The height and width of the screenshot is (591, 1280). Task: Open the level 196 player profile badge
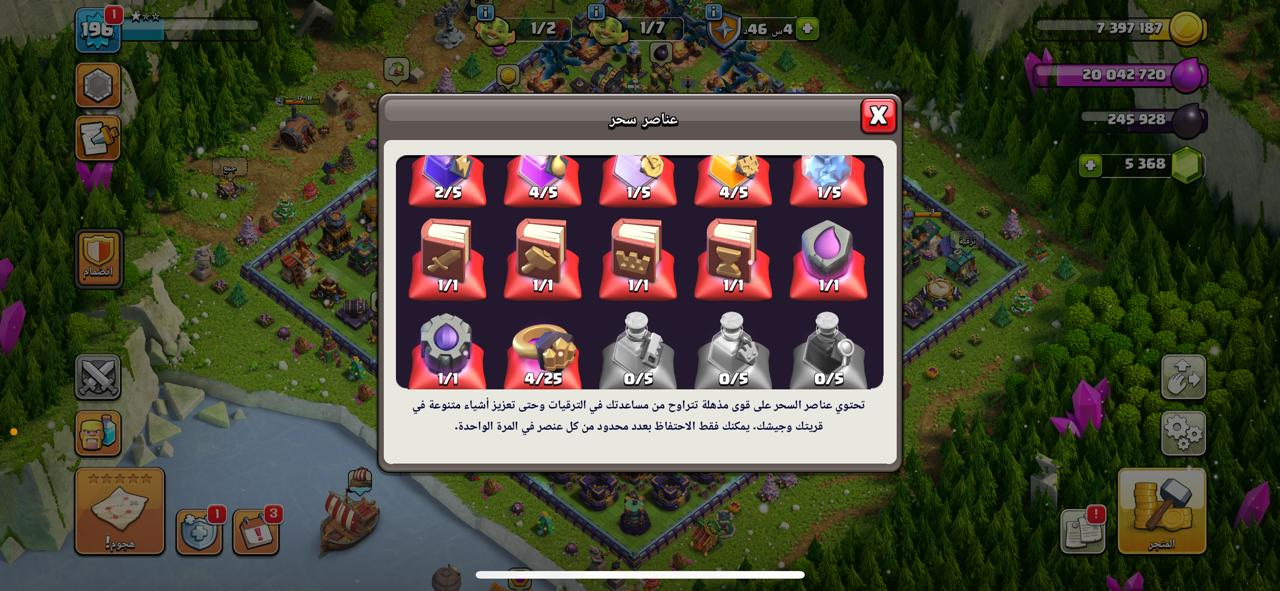pyautogui.click(x=98, y=30)
